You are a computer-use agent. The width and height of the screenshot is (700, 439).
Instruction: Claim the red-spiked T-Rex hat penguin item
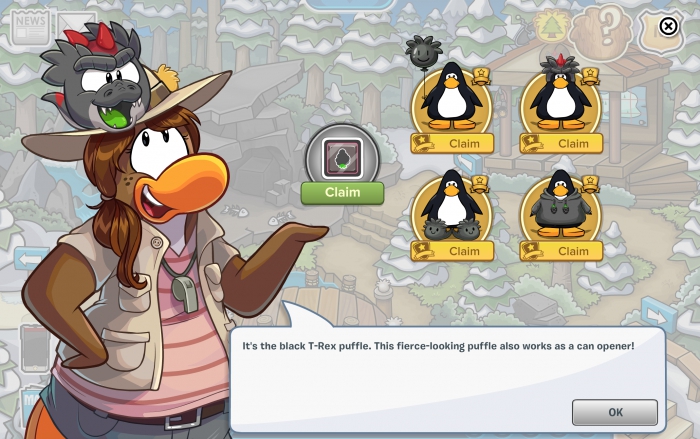[x=572, y=143]
